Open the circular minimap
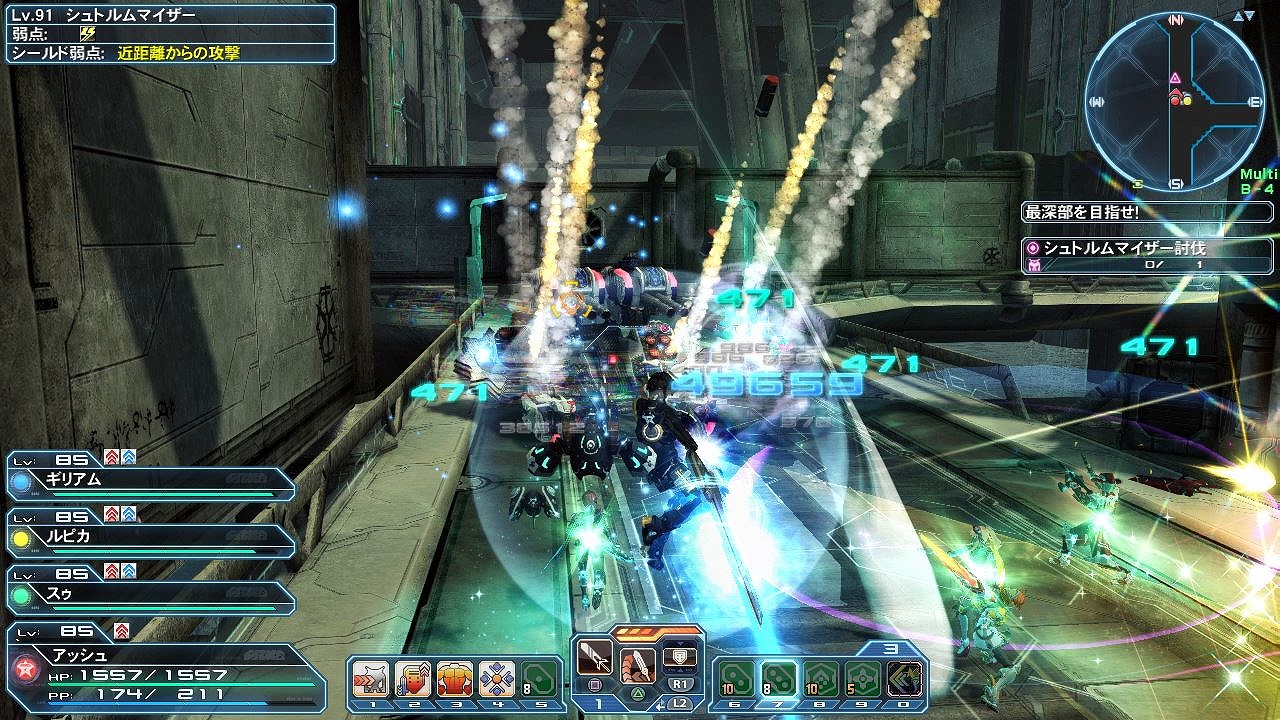Viewport: 1280px width, 720px height. 1175,101
